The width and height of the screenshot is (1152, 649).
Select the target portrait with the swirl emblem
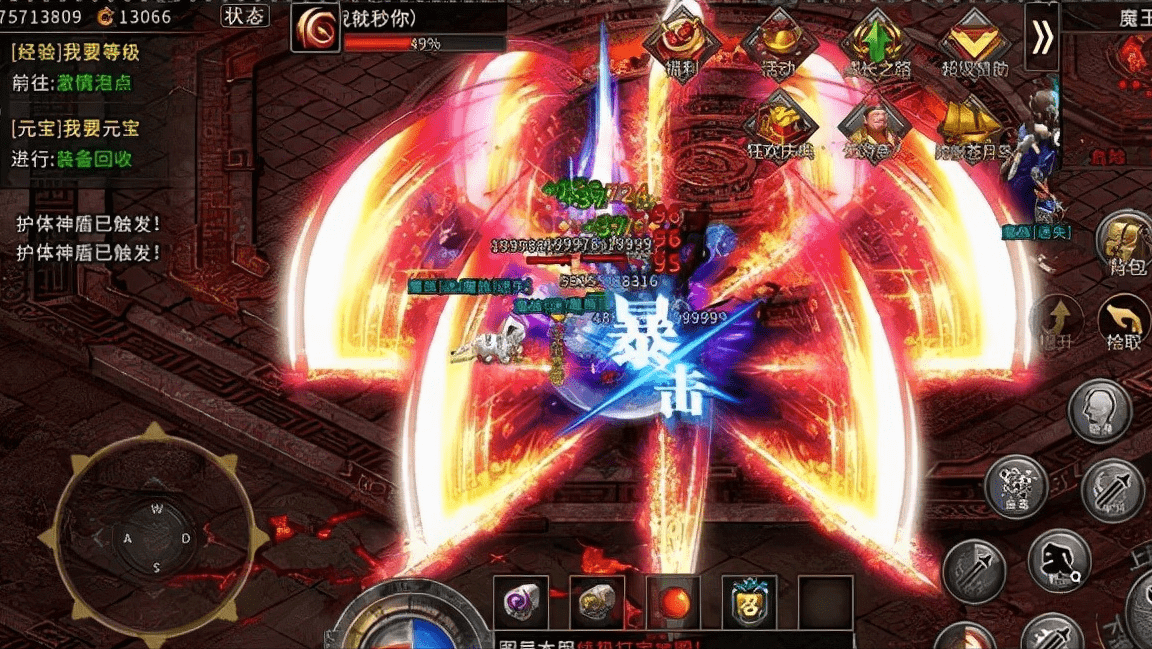315,27
